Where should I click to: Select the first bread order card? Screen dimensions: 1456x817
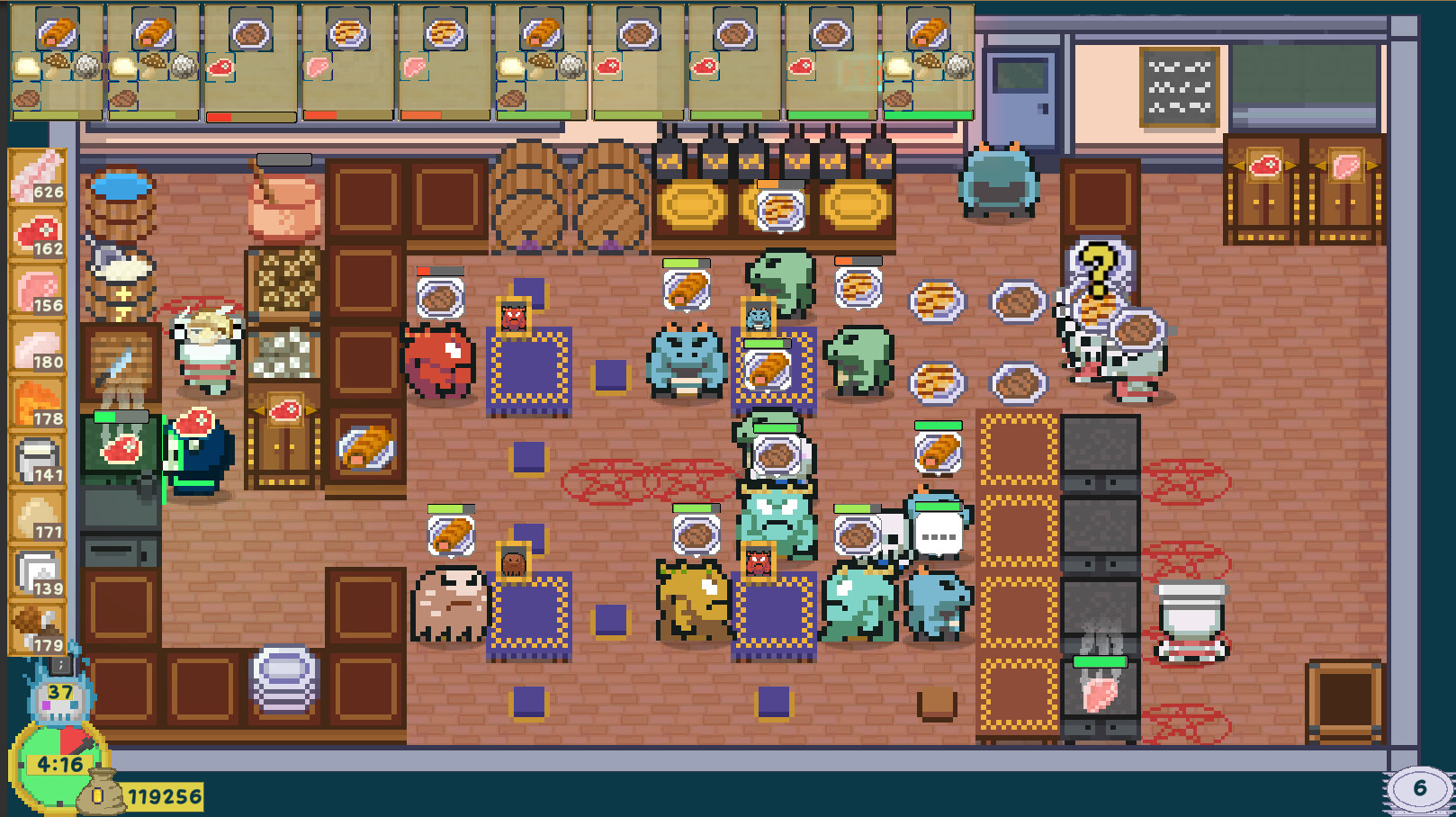[x=57, y=58]
